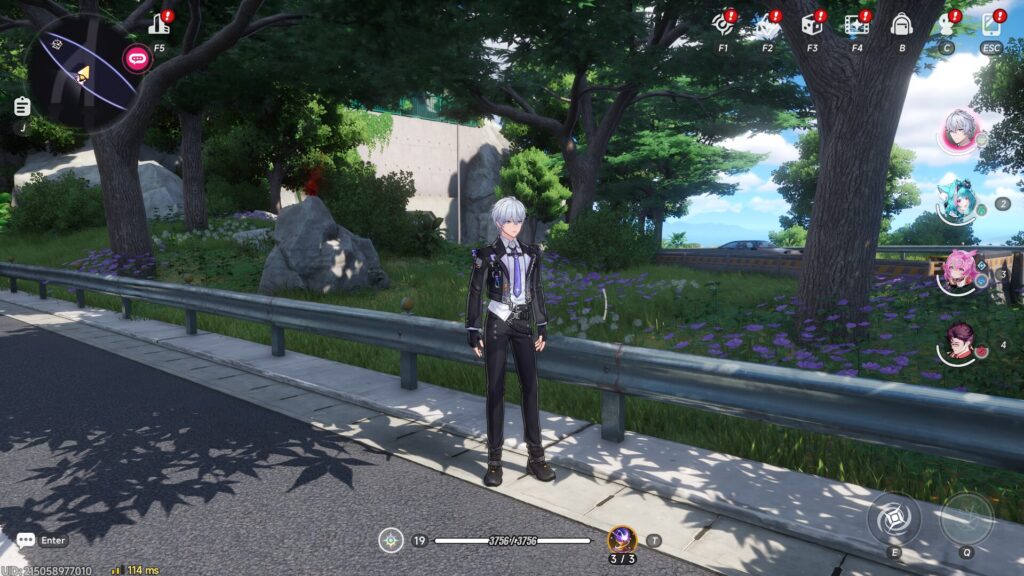Open the character figure menu icon
The width and height of the screenshot is (1024, 576).
pyautogui.click(x=946, y=25)
